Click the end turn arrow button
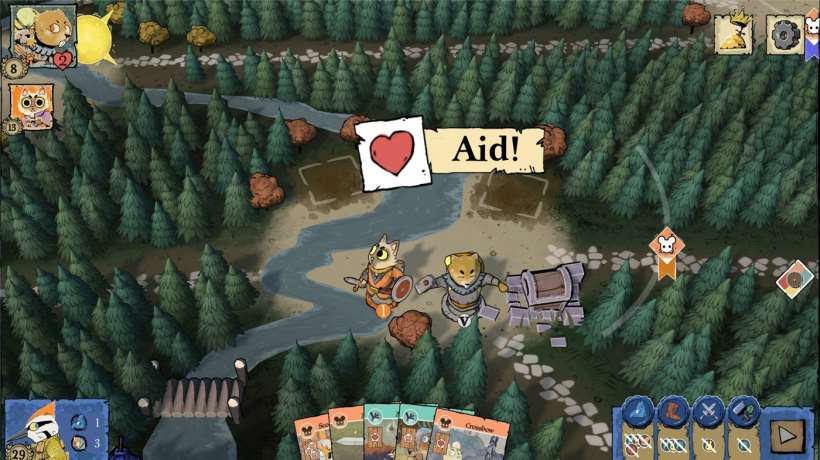Image resolution: width=820 pixels, height=460 pixels. 787,437
